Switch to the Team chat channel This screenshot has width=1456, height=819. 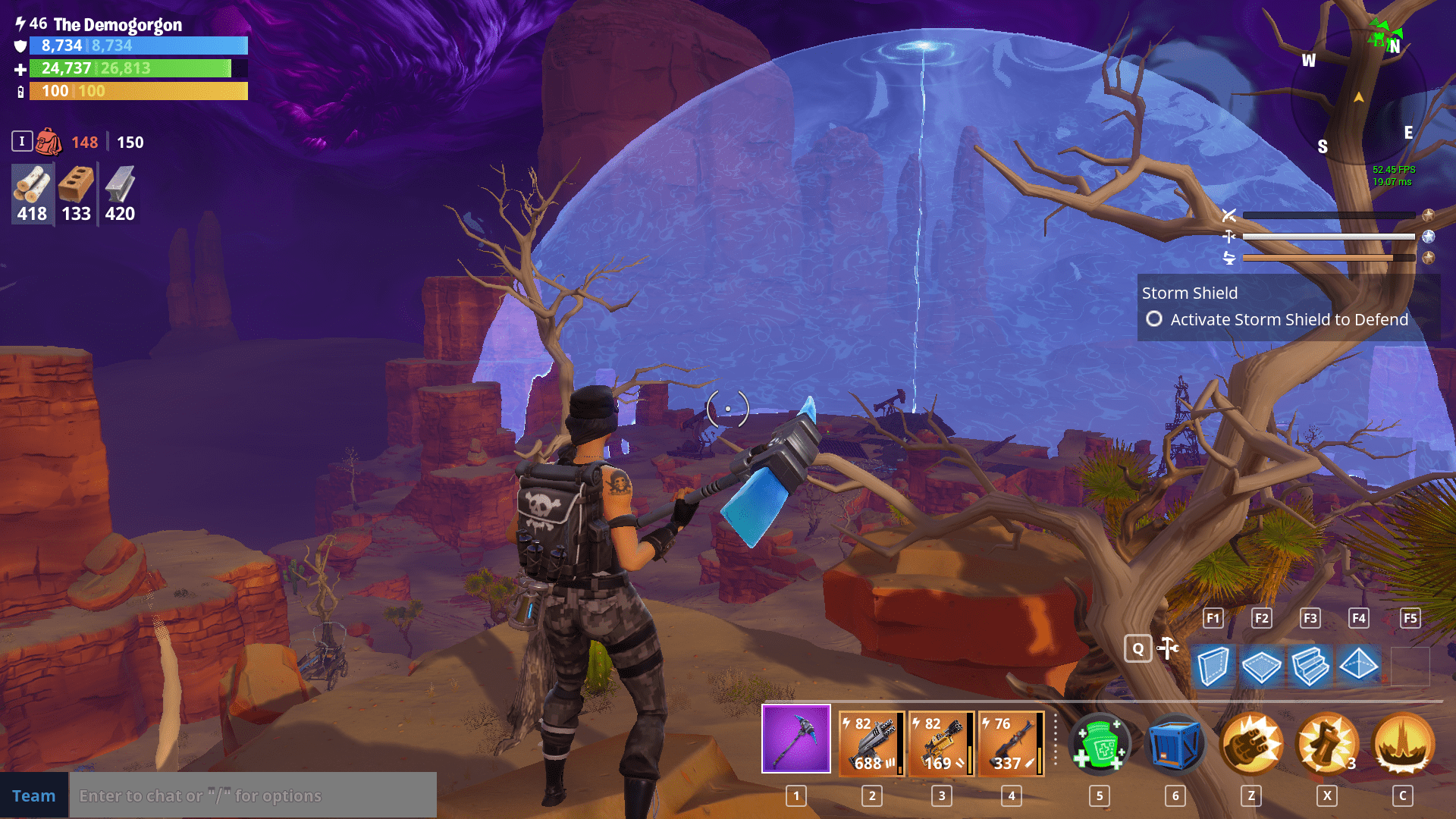click(34, 795)
